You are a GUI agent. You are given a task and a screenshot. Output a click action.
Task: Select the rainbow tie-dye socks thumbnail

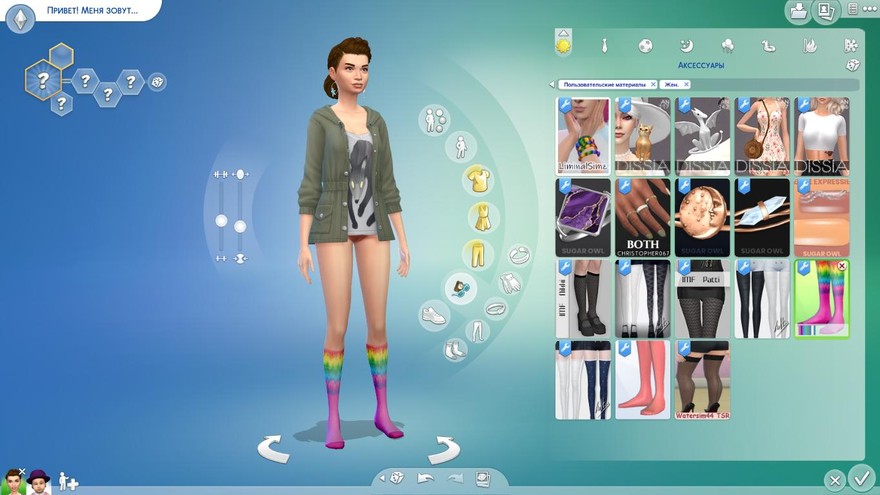(821, 298)
